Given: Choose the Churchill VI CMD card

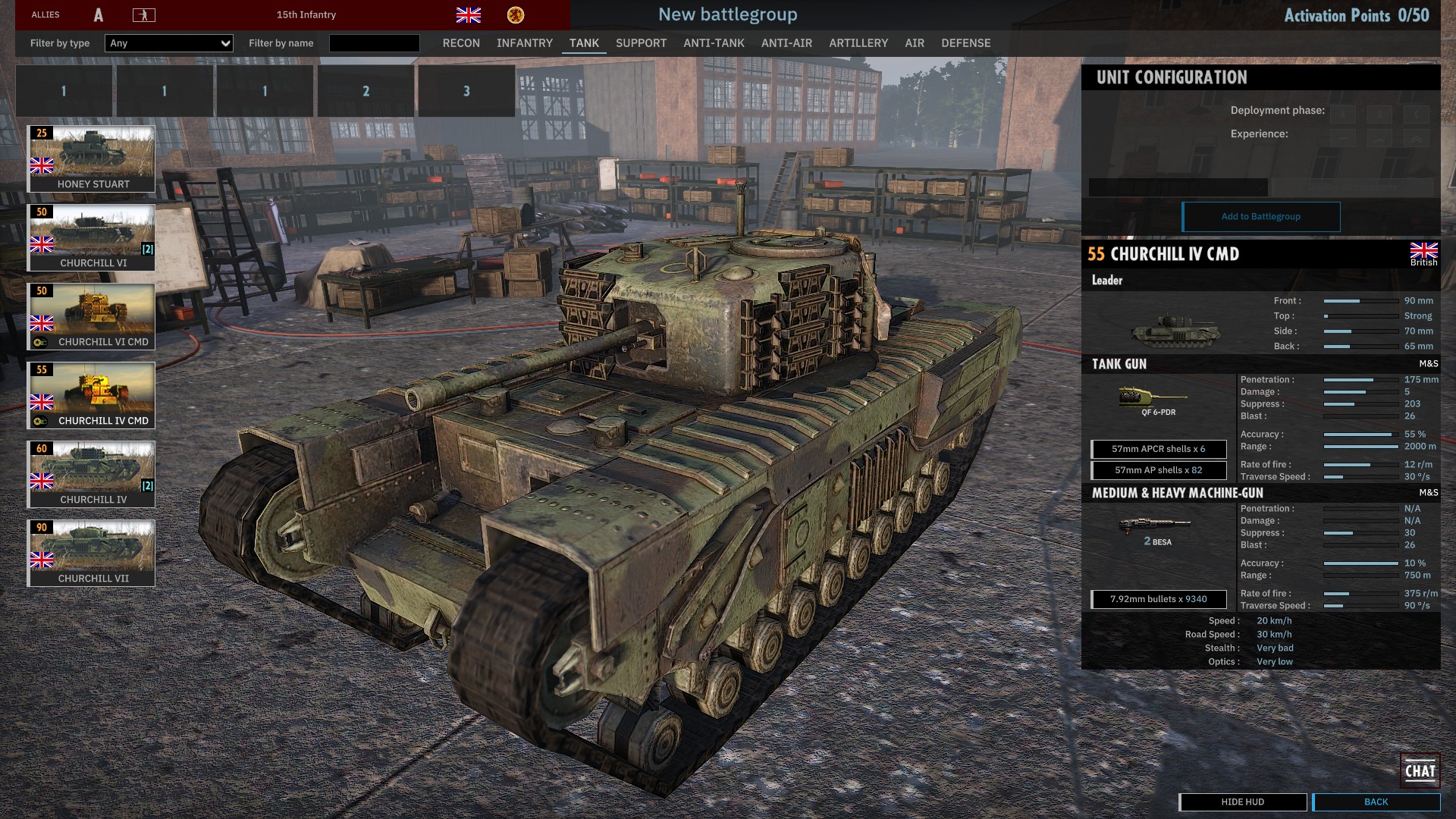Looking at the screenshot, I should click(91, 316).
